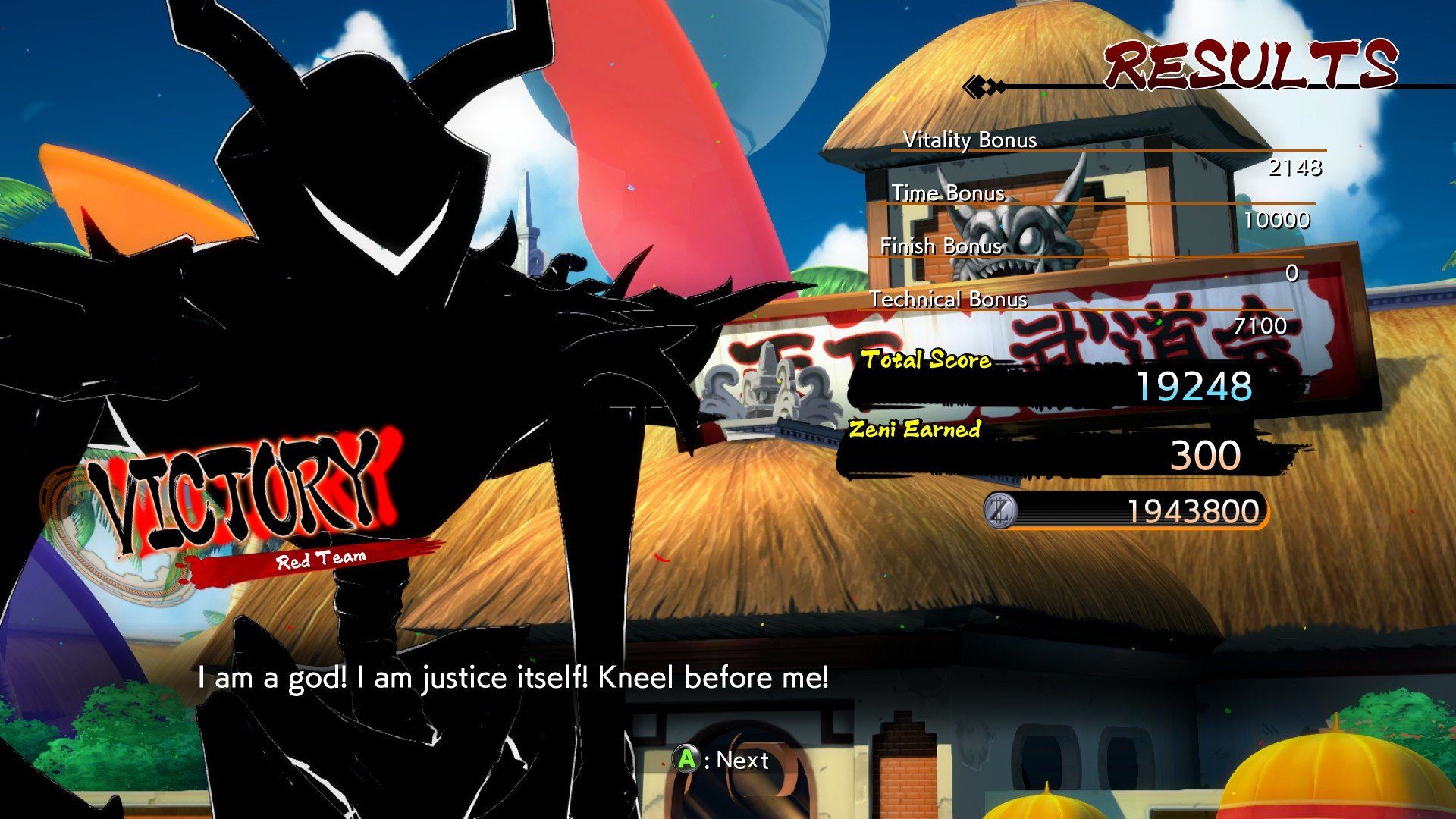Toggle the Finish Bonus display
The height and width of the screenshot is (819, 1456).
click(x=941, y=246)
